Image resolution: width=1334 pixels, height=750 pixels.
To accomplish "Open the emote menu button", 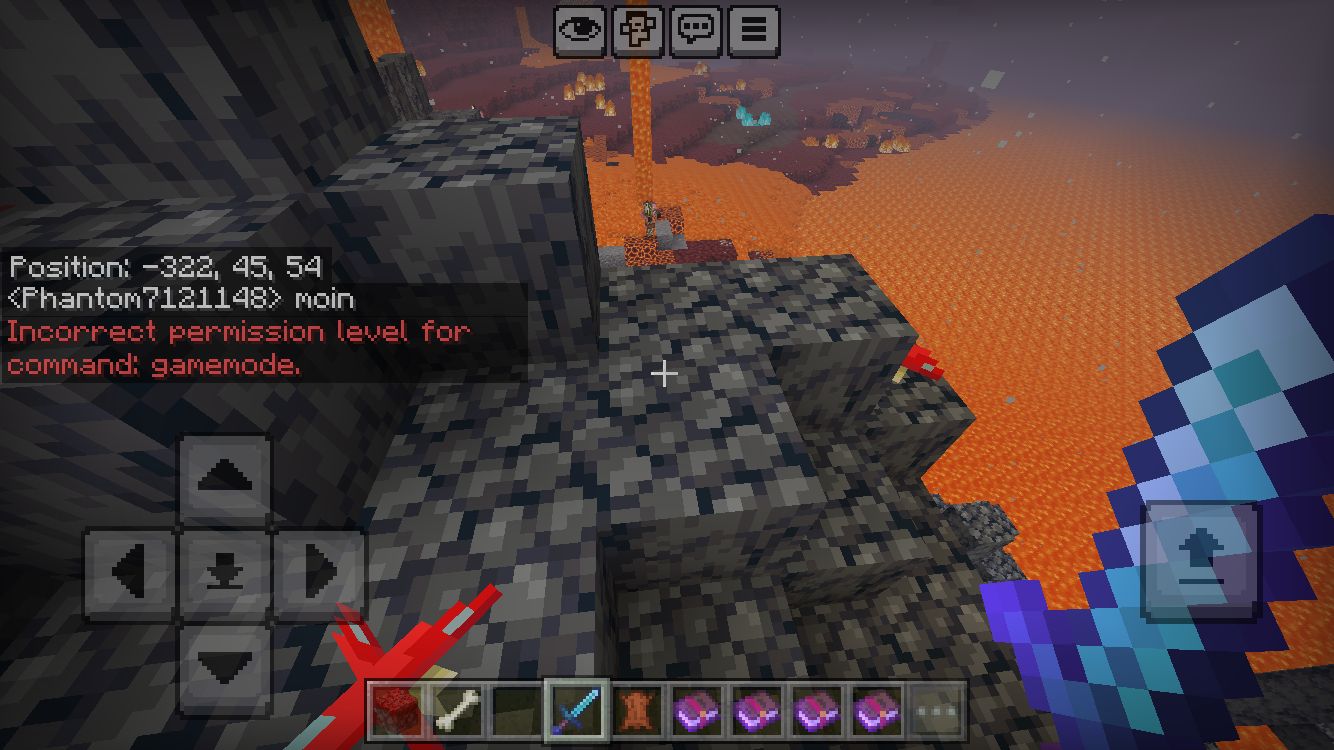I will click(637, 30).
